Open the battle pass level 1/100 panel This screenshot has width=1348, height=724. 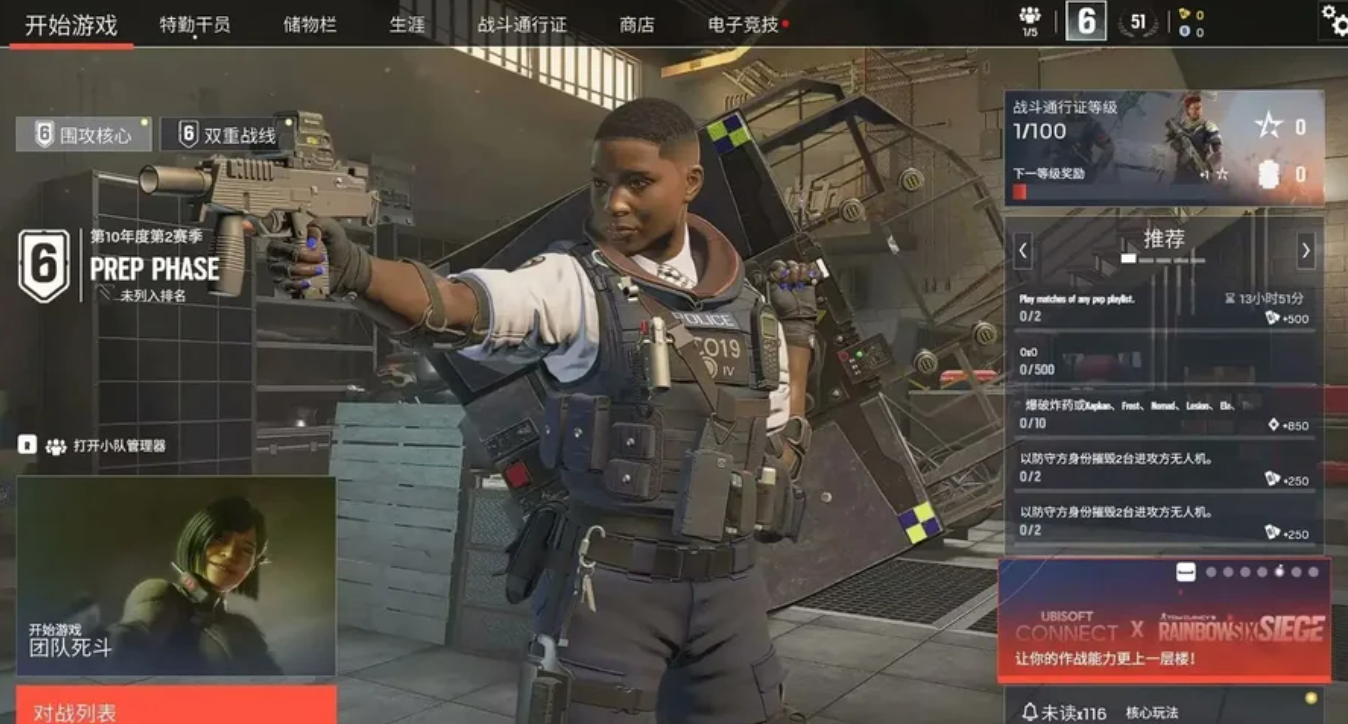1164,148
